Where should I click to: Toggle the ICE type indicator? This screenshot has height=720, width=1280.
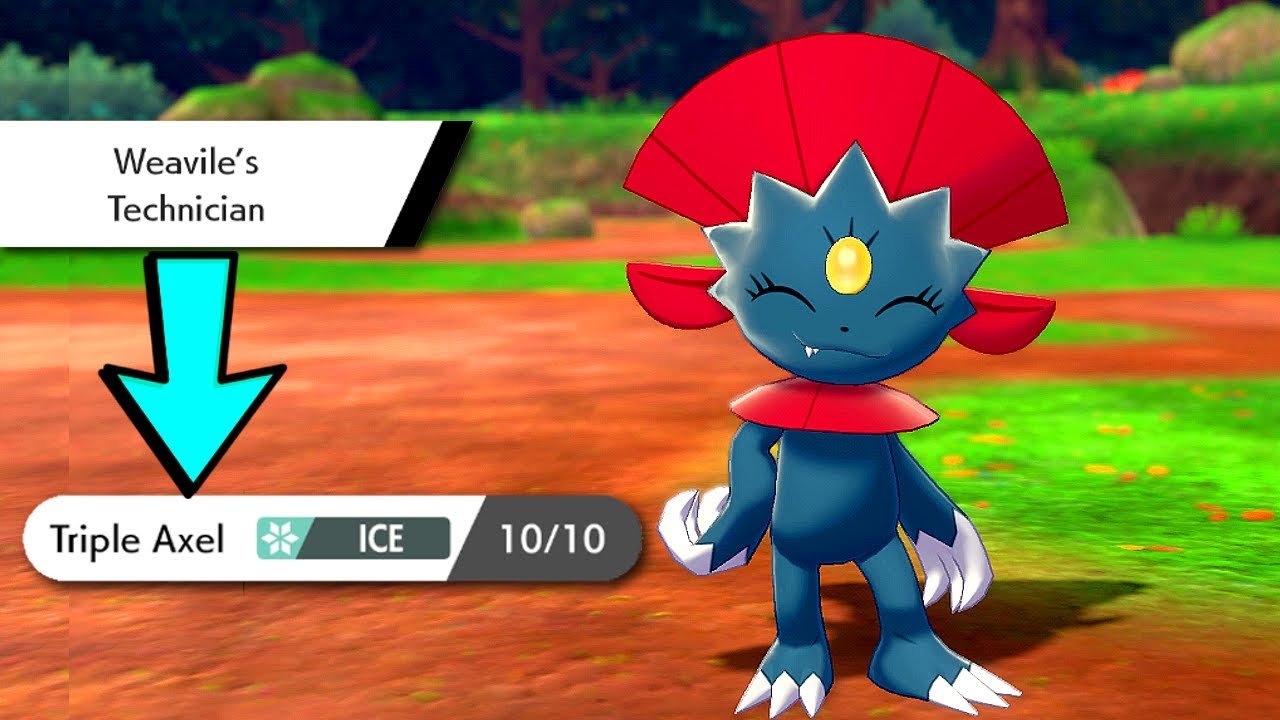(x=380, y=539)
